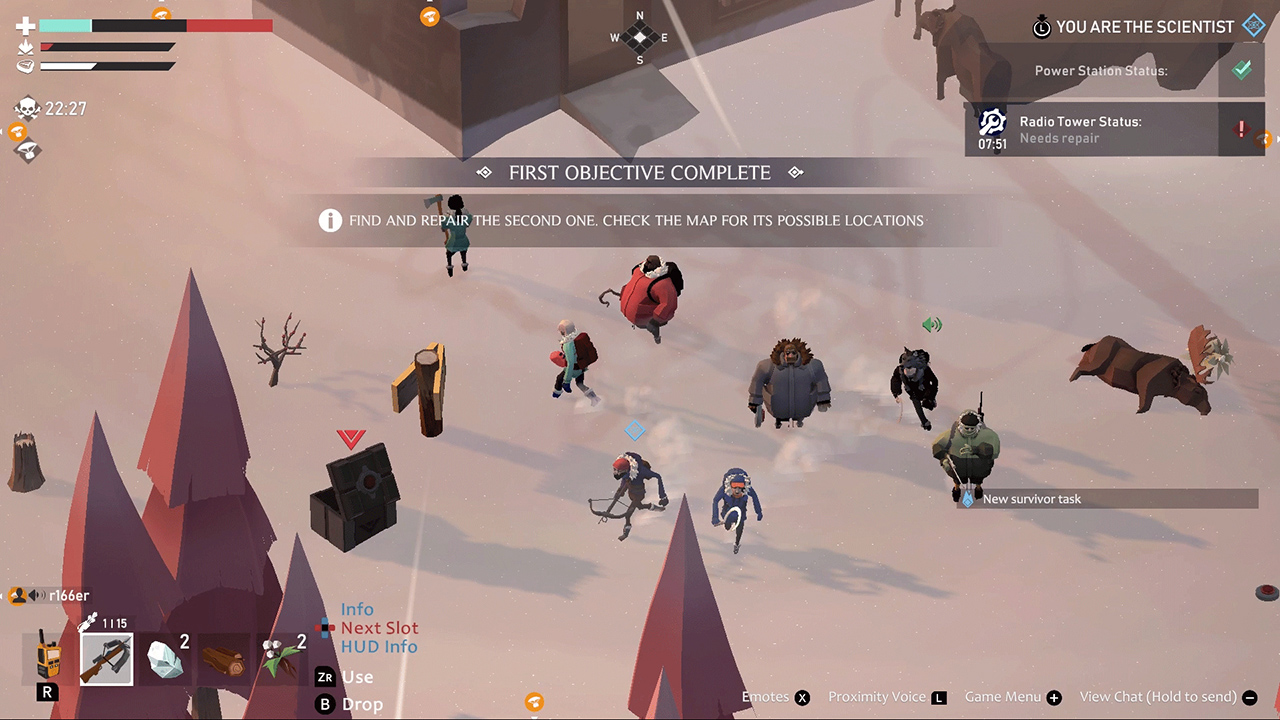Click the hunger meat icon
The height and width of the screenshot is (720, 1280).
25,66
